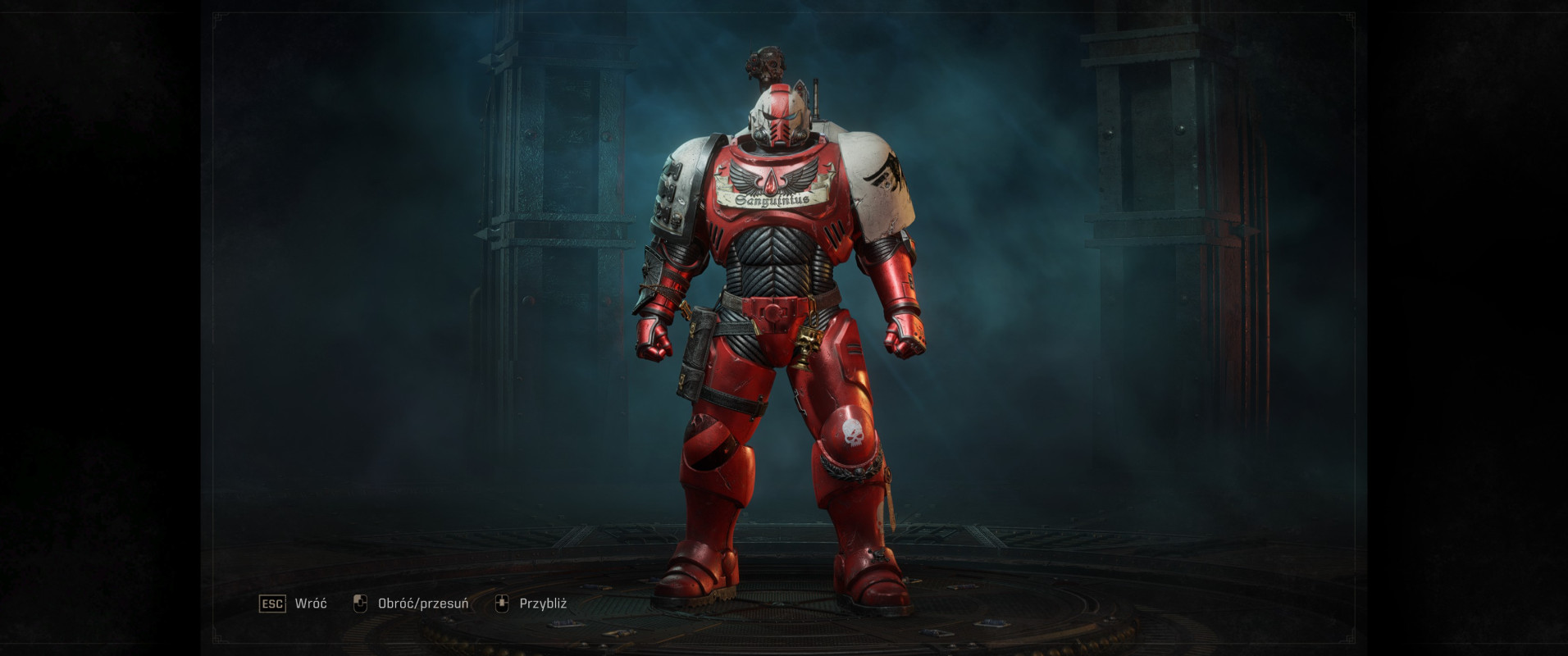This screenshot has width=1568, height=656.
Task: Click the Przybliż label to zoom
Action: [543, 604]
